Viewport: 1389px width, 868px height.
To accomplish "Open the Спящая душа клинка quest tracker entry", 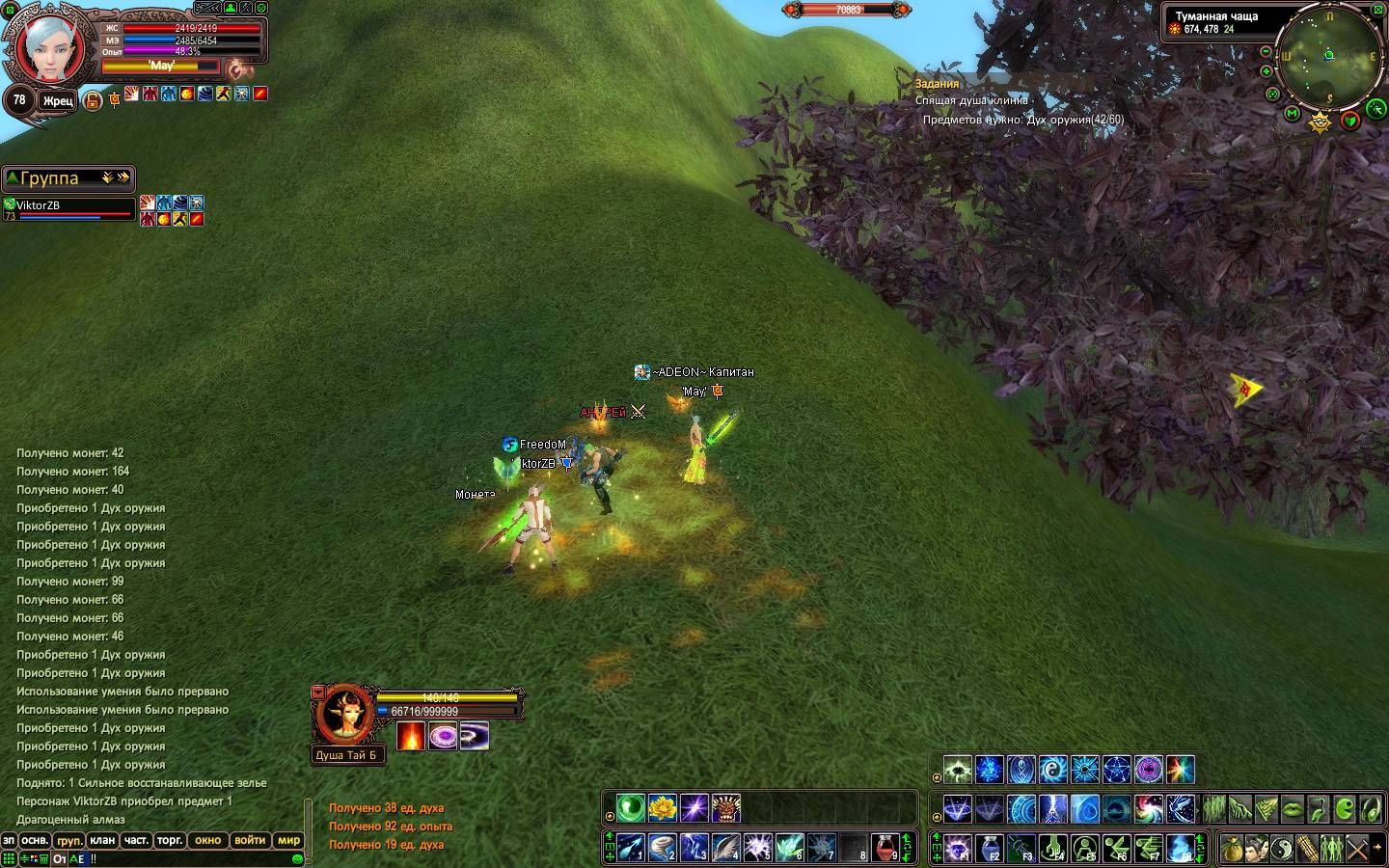I will pyautogui.click(x=971, y=100).
